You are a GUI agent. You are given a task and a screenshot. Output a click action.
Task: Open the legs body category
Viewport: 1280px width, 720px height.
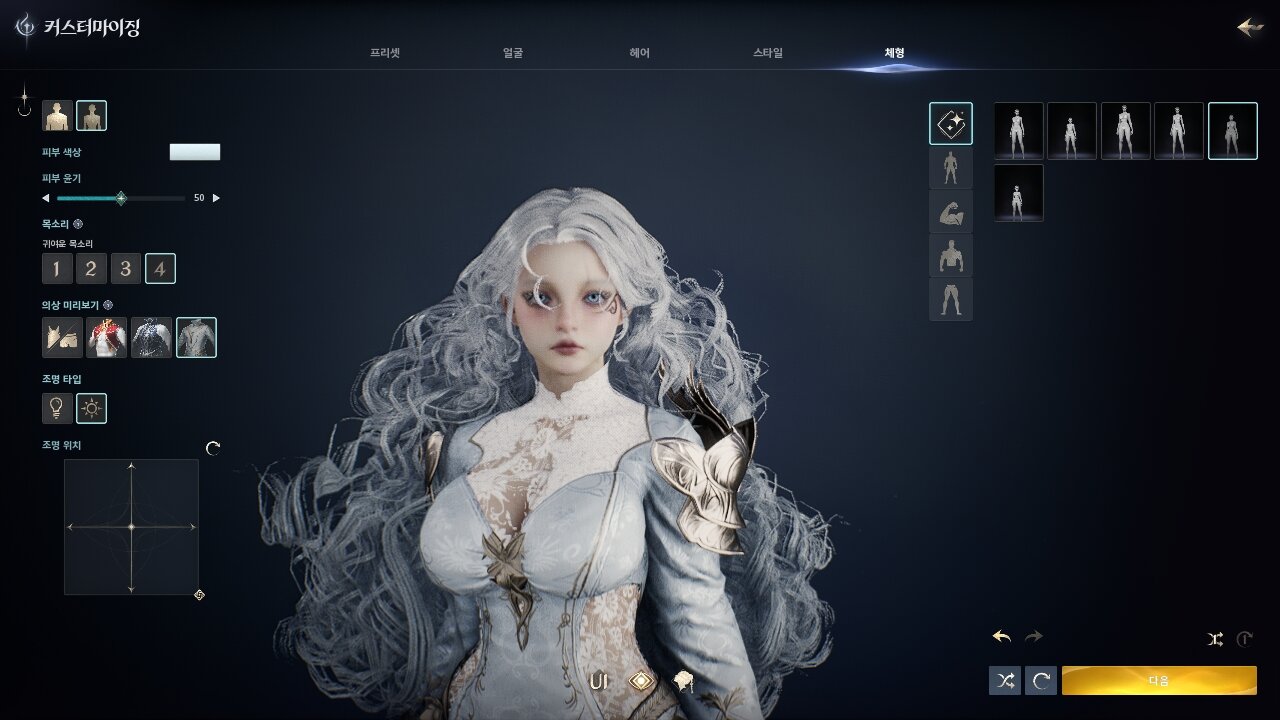click(950, 299)
